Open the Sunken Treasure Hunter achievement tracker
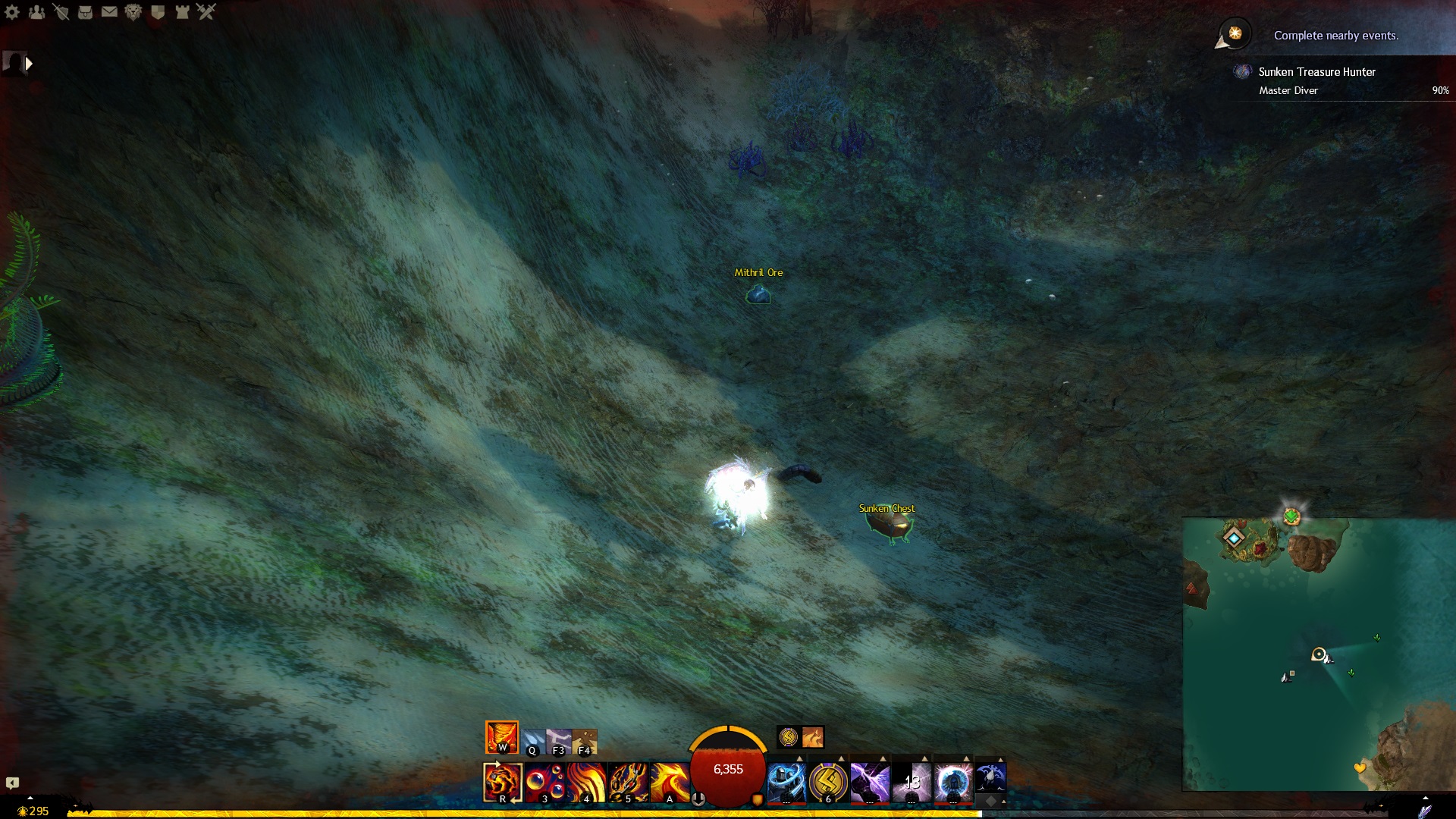Screen dimensions: 1456x819 1316,72
